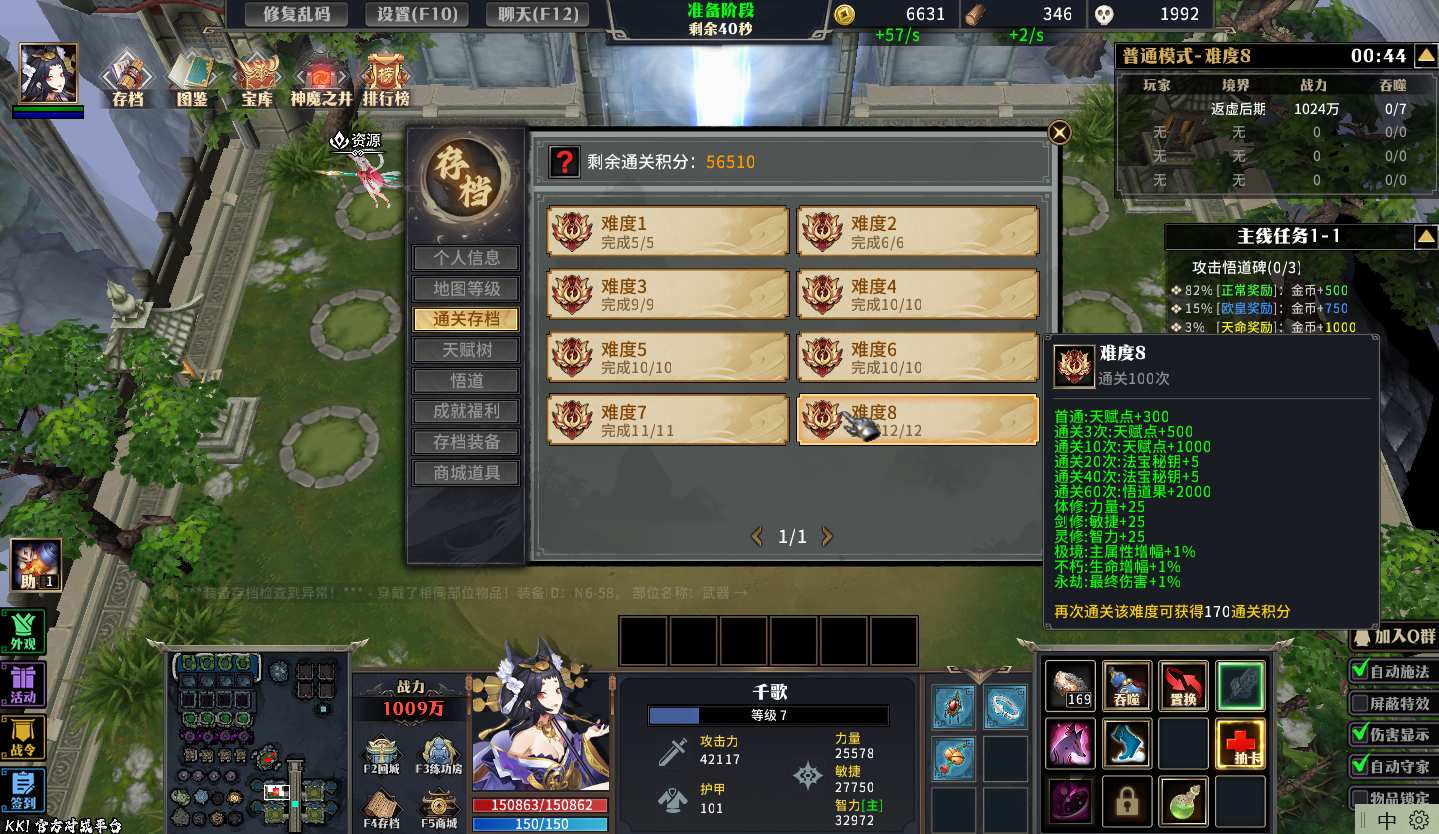The height and width of the screenshot is (834, 1439).
Task: Open the 存档装备 tab
Action: pyautogui.click(x=466, y=442)
